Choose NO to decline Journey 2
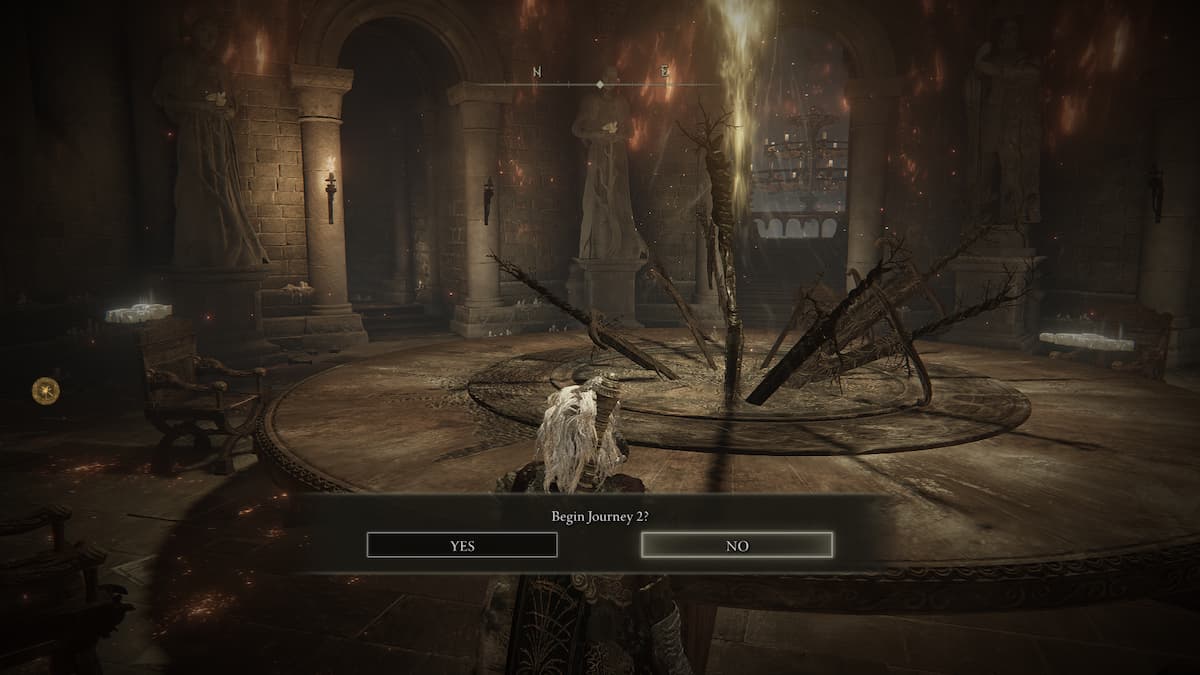 pos(736,545)
